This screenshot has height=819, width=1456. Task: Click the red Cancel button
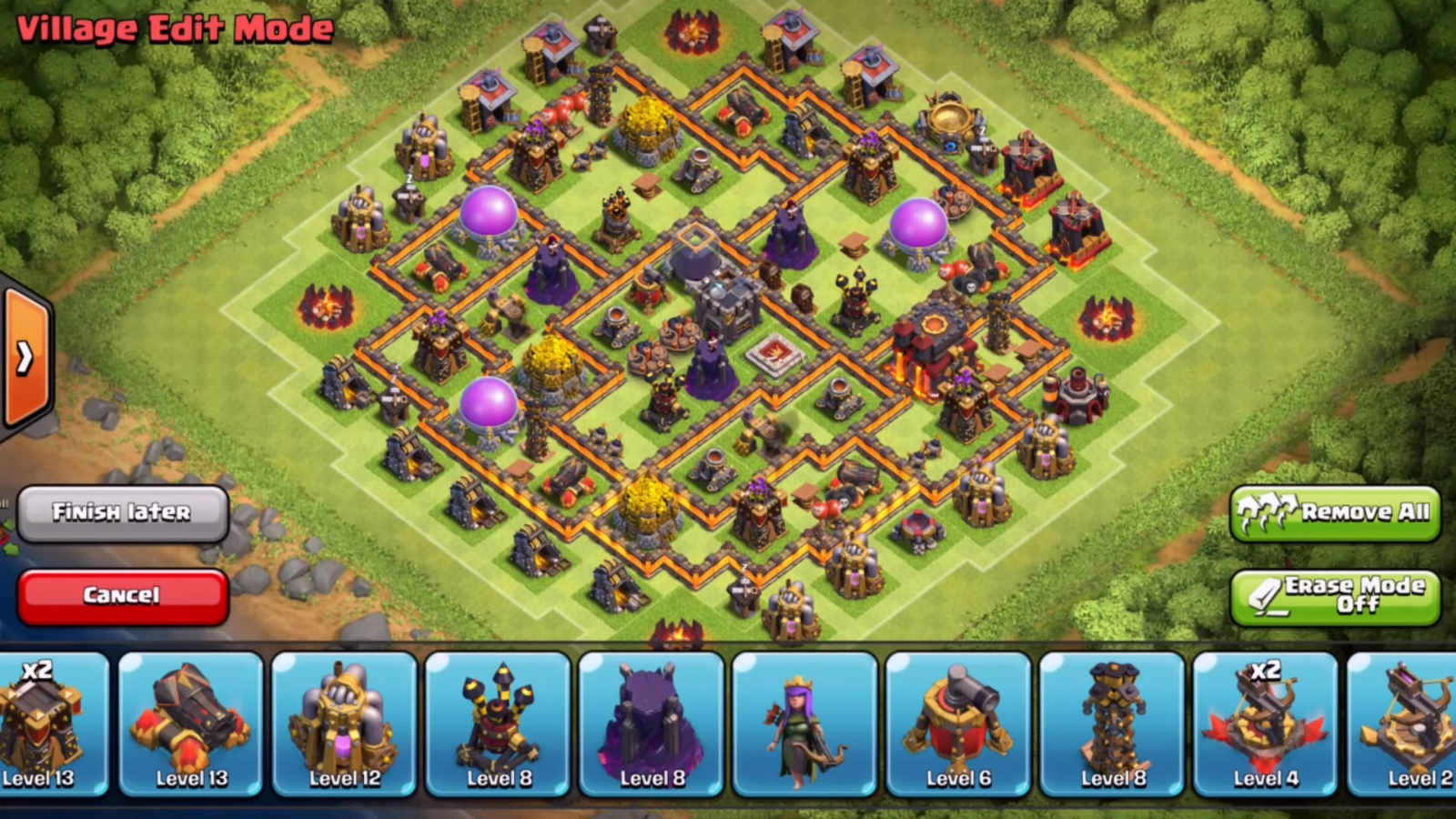click(x=122, y=593)
